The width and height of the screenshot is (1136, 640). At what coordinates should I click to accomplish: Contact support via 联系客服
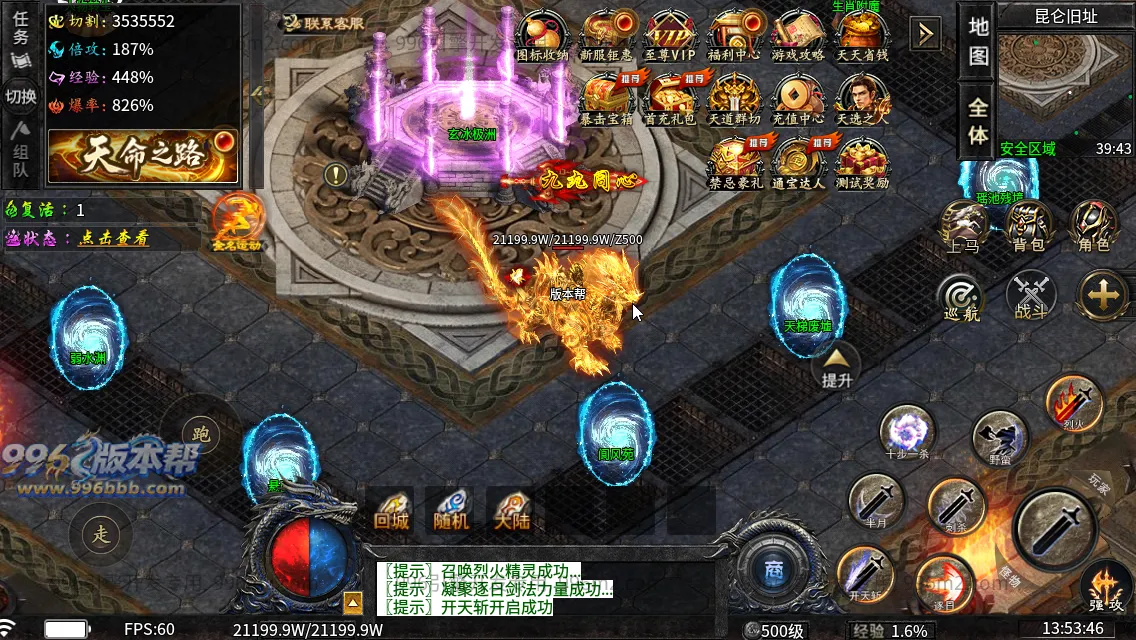[323, 22]
